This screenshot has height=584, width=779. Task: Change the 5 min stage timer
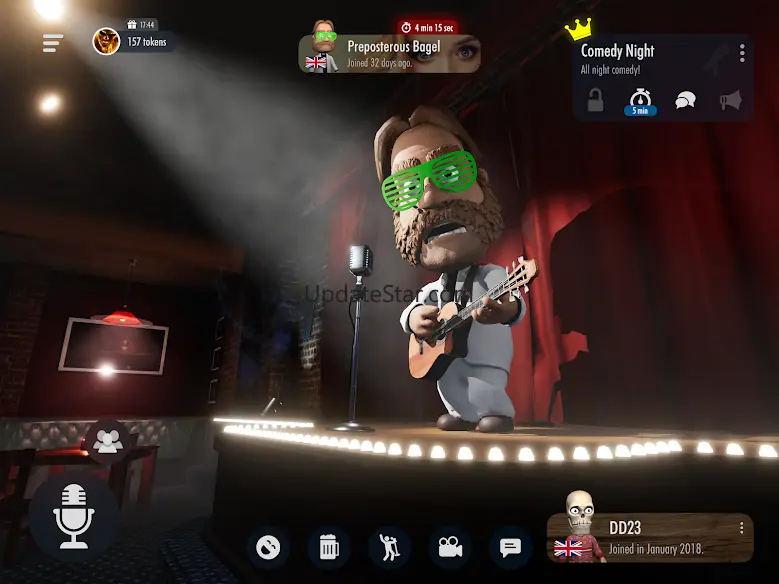[640, 101]
